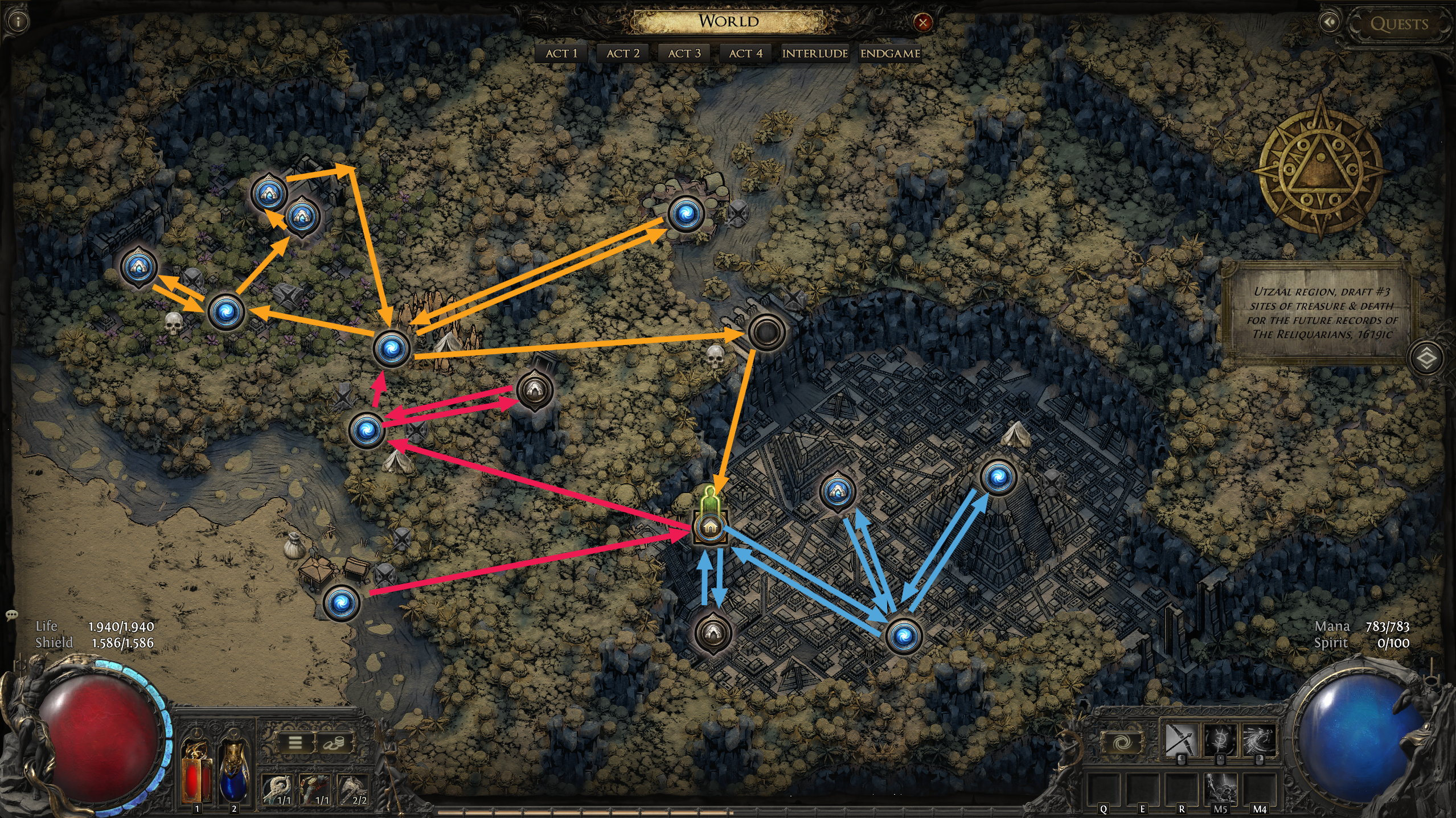Select the town waypoint with the house icon
The width and height of the screenshot is (1456, 818).
click(709, 527)
